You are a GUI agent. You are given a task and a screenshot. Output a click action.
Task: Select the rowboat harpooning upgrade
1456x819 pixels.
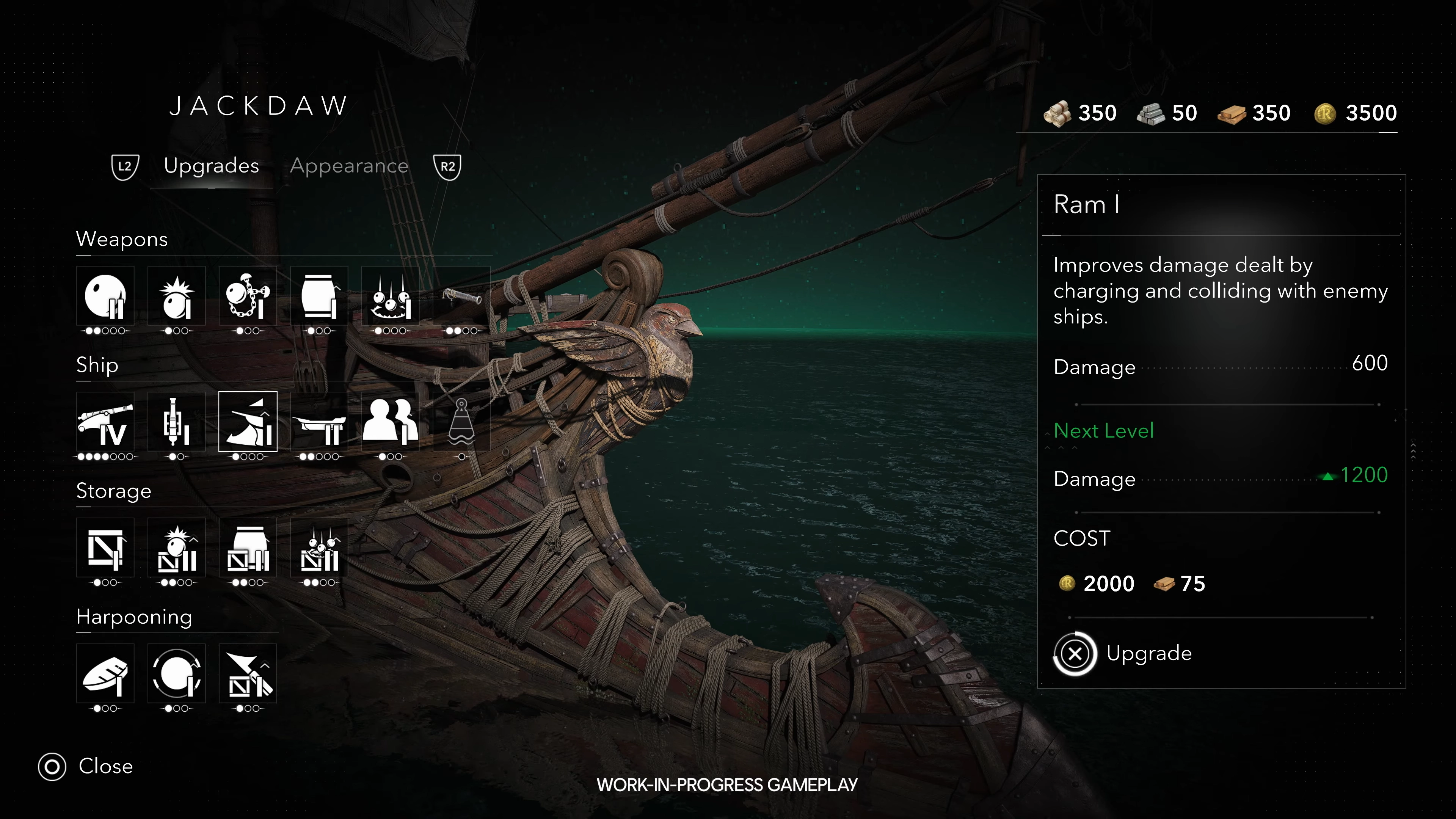106,674
